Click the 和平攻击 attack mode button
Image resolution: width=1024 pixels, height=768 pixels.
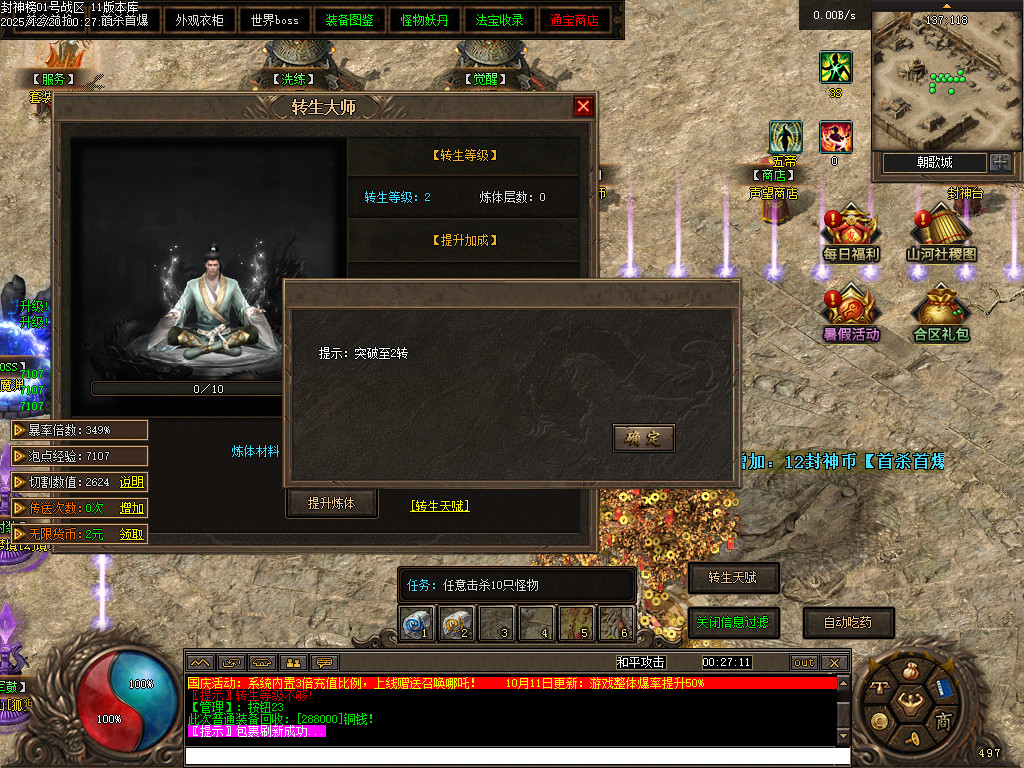tap(641, 662)
